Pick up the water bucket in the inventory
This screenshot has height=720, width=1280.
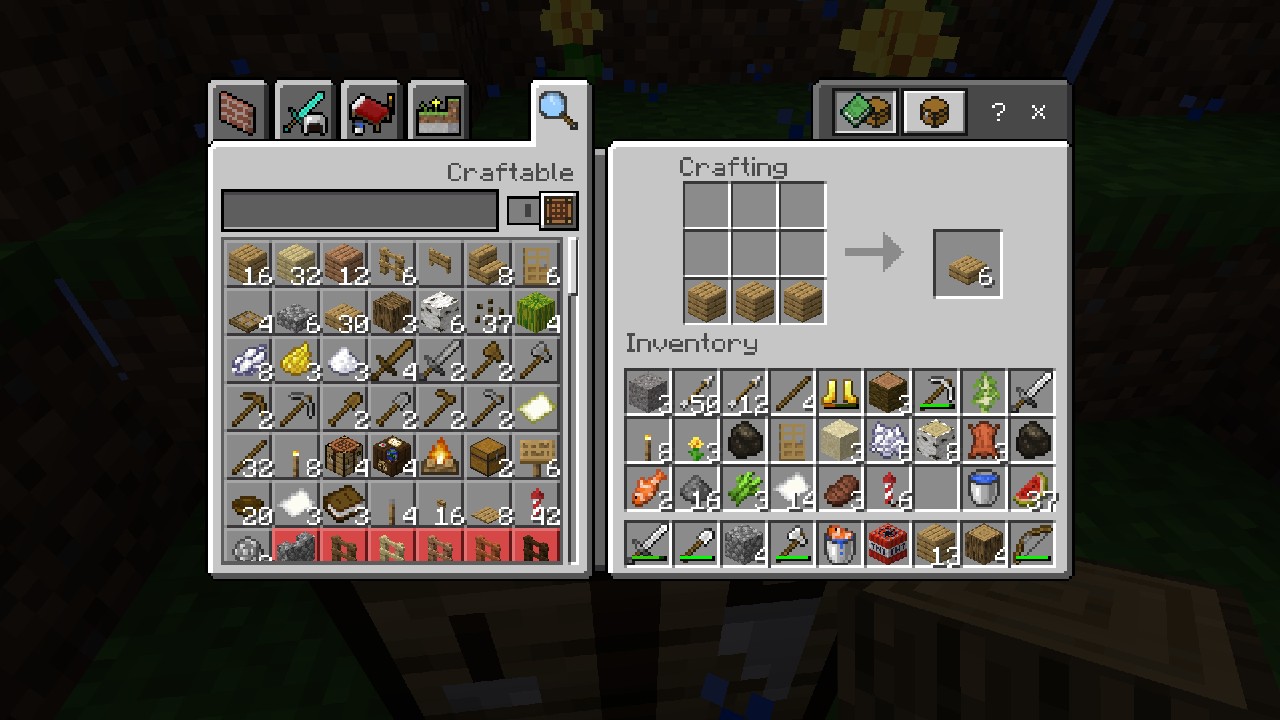[983, 488]
